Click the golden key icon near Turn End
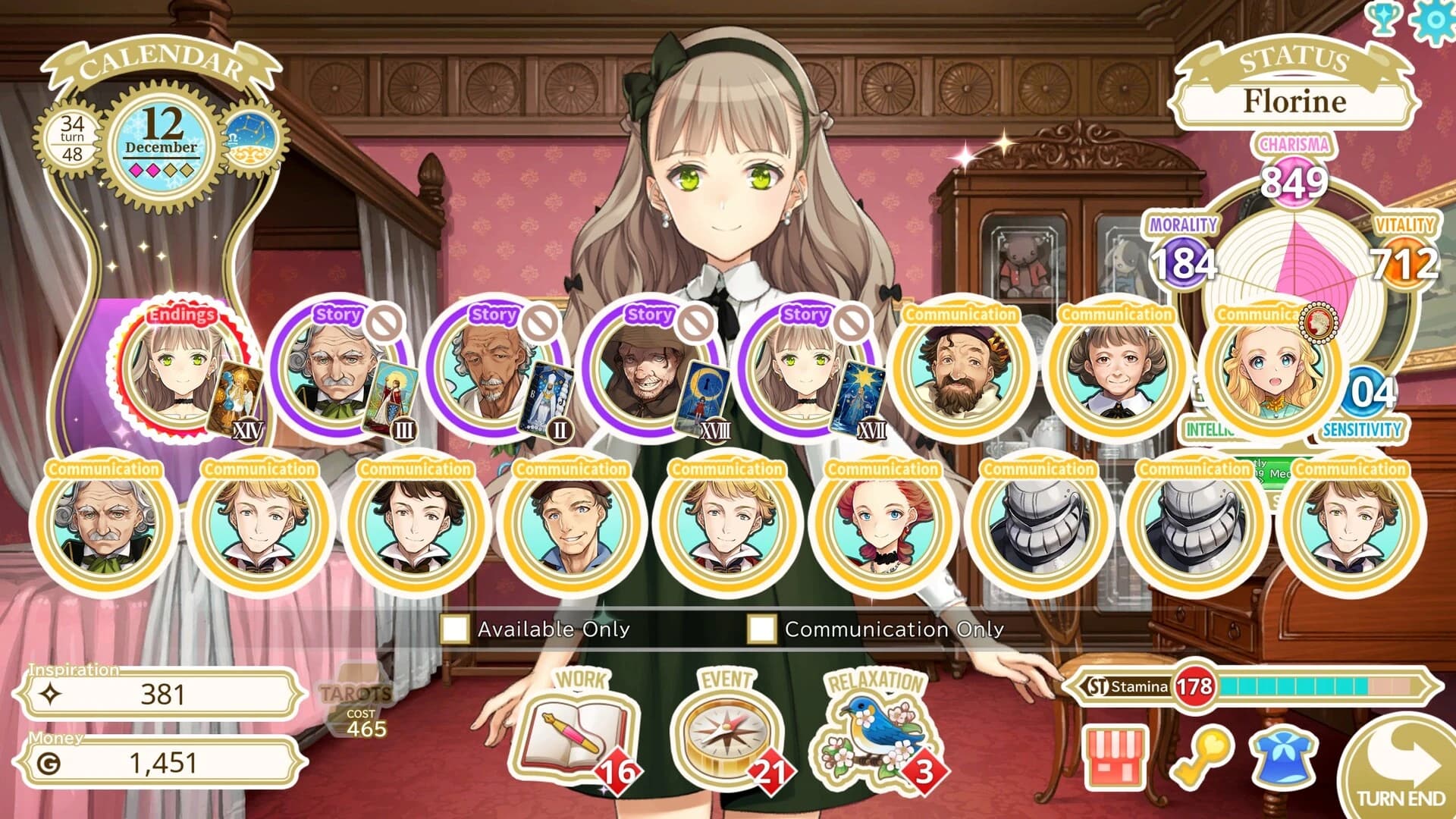The width and height of the screenshot is (1456, 819). [x=1203, y=758]
